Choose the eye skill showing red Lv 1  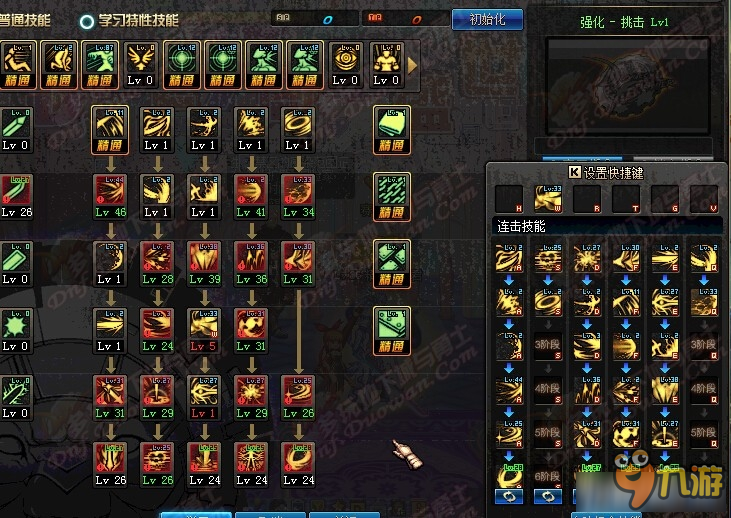pyautogui.click(x=203, y=397)
